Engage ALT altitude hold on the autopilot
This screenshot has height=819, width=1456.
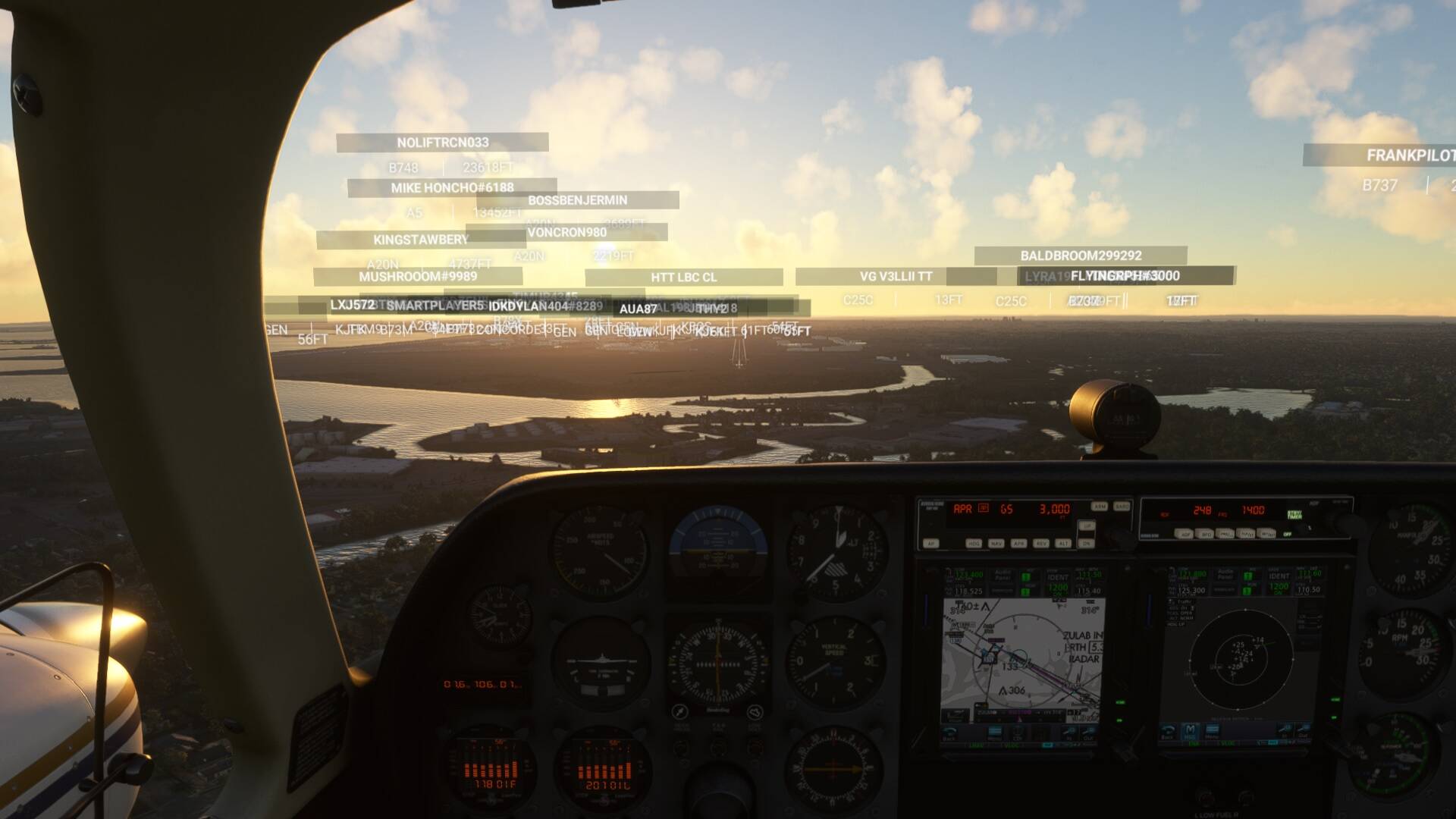tap(1062, 543)
